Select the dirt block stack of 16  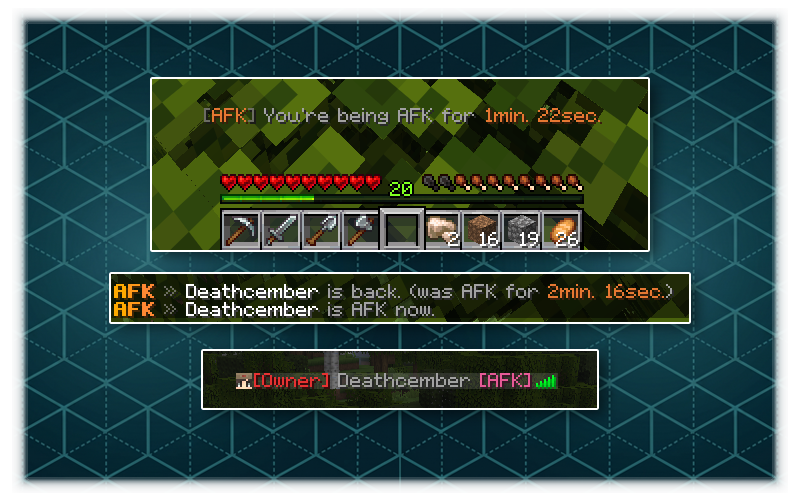pyautogui.click(x=482, y=230)
